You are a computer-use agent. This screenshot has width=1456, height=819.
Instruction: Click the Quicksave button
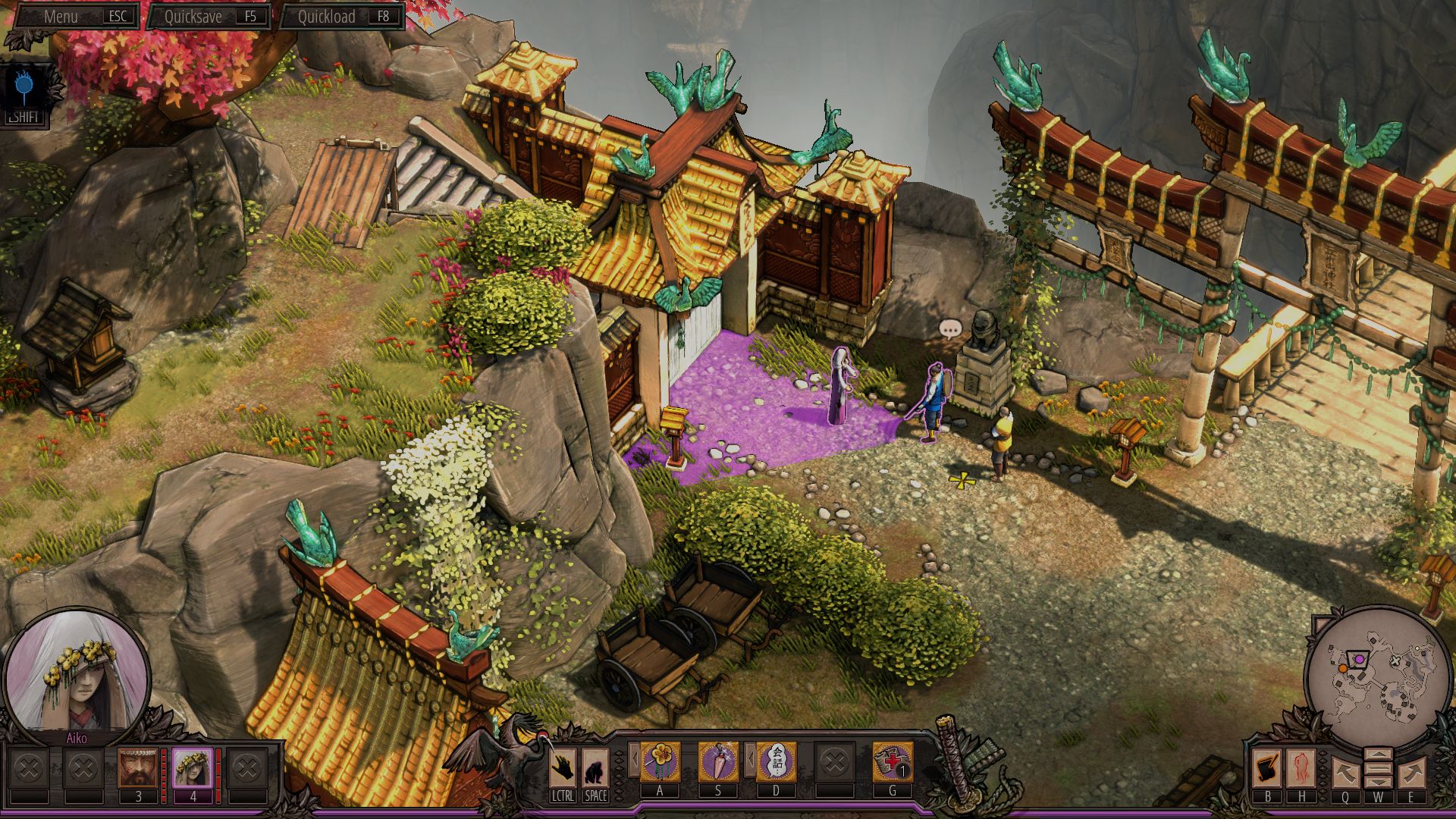pos(208,16)
